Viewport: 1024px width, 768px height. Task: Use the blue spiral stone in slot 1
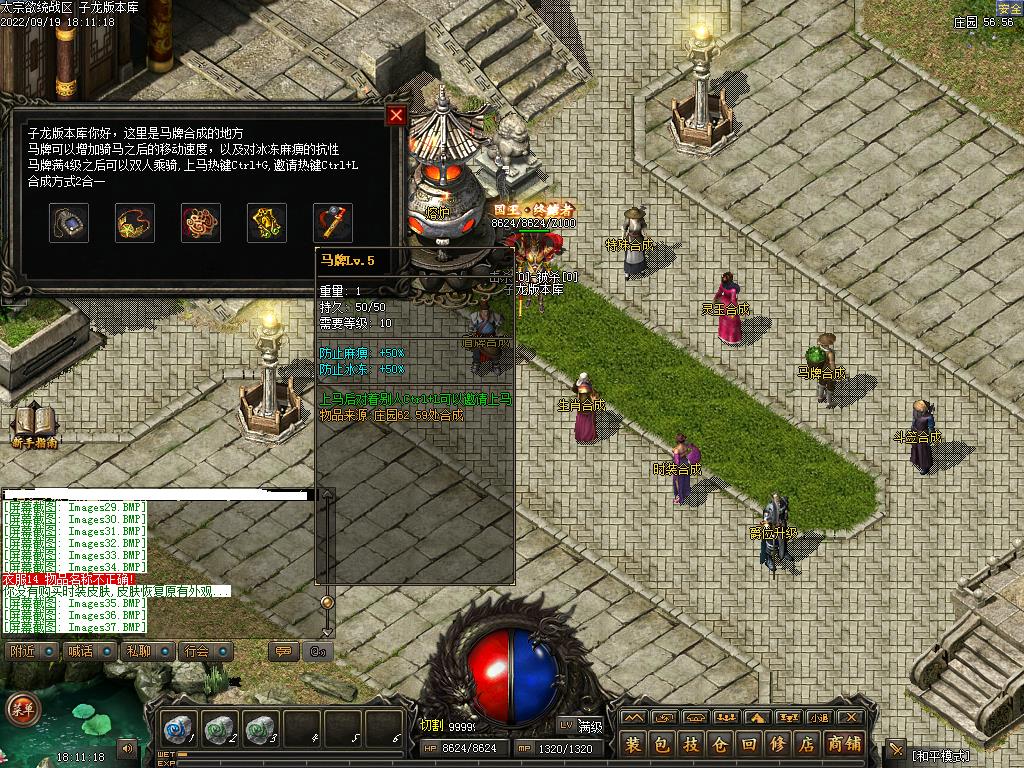[181, 729]
